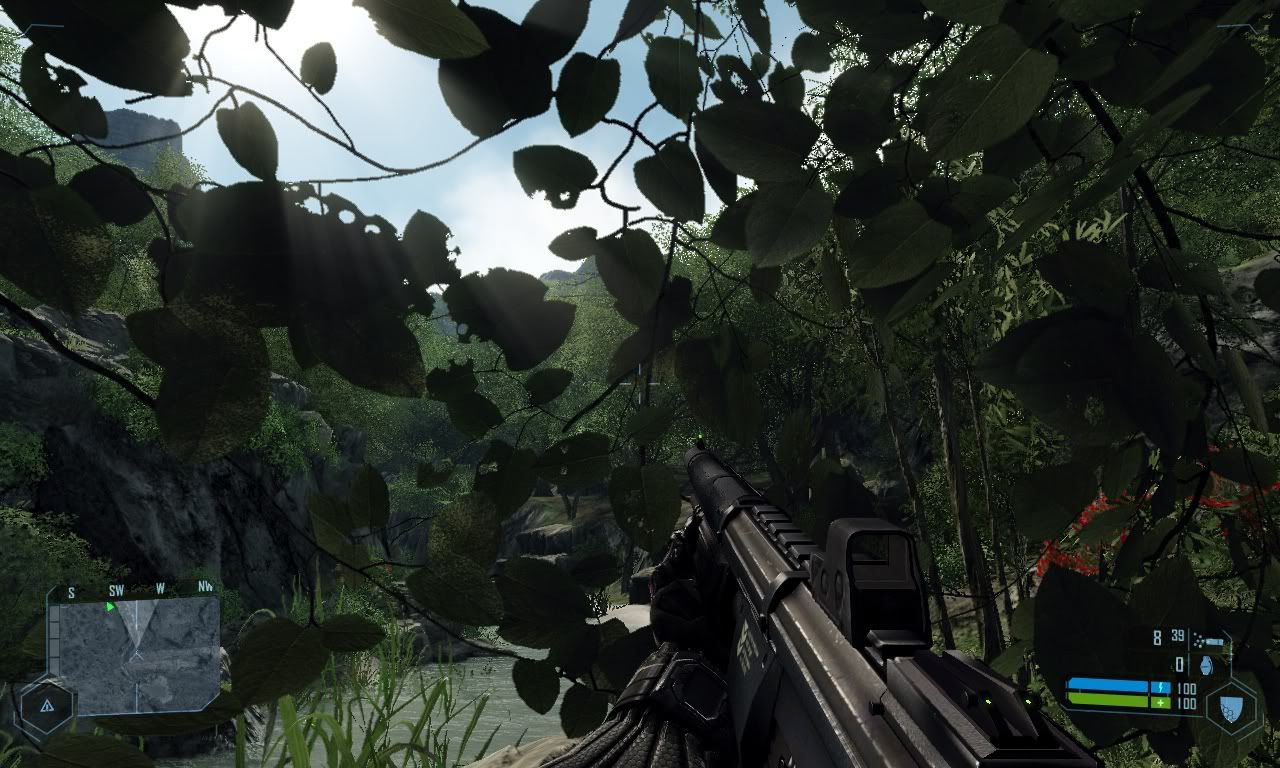Select the SW heading on the compass strip
The image size is (1280, 768).
117,590
